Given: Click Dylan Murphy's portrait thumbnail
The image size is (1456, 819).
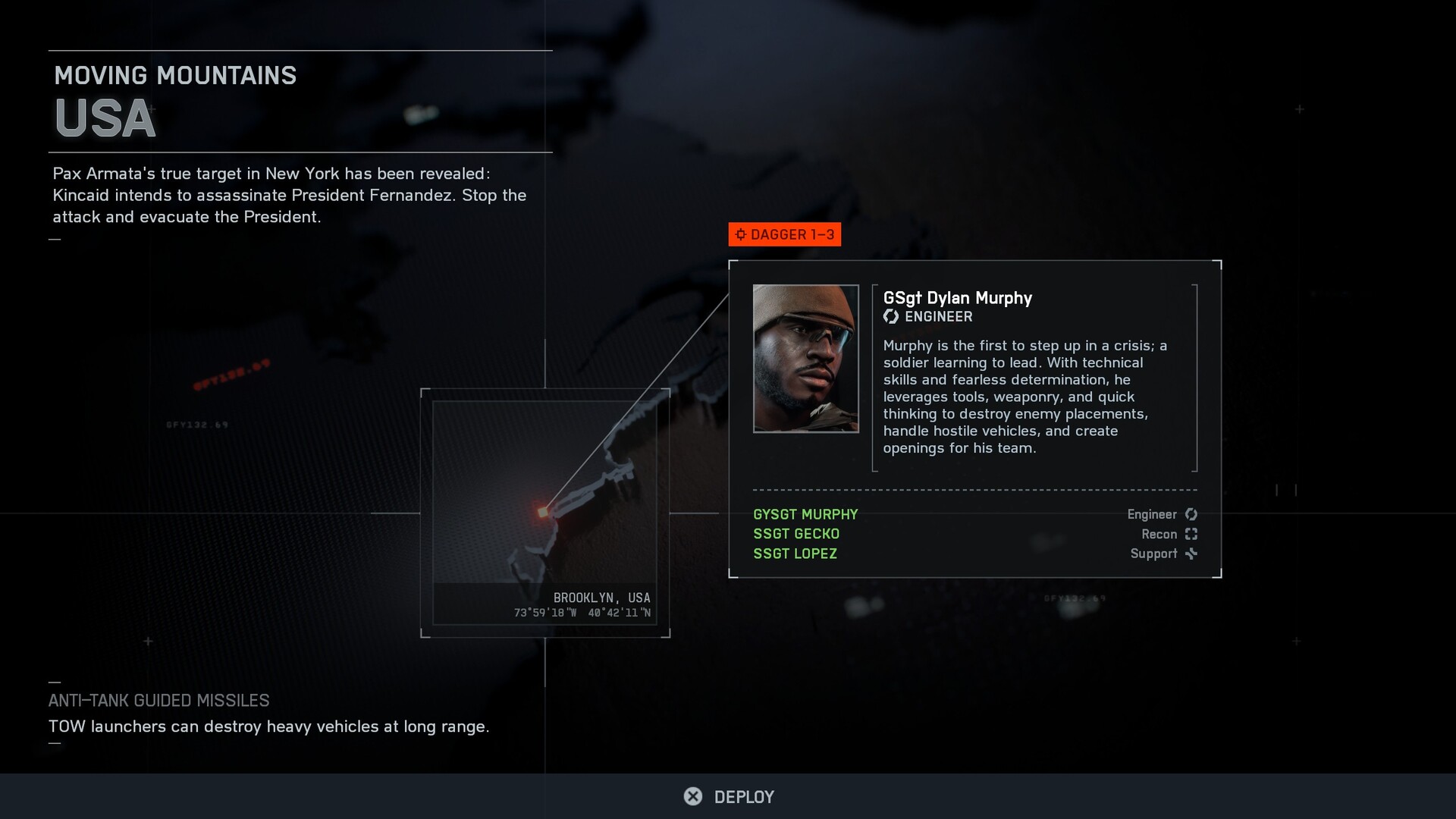Looking at the screenshot, I should [805, 359].
